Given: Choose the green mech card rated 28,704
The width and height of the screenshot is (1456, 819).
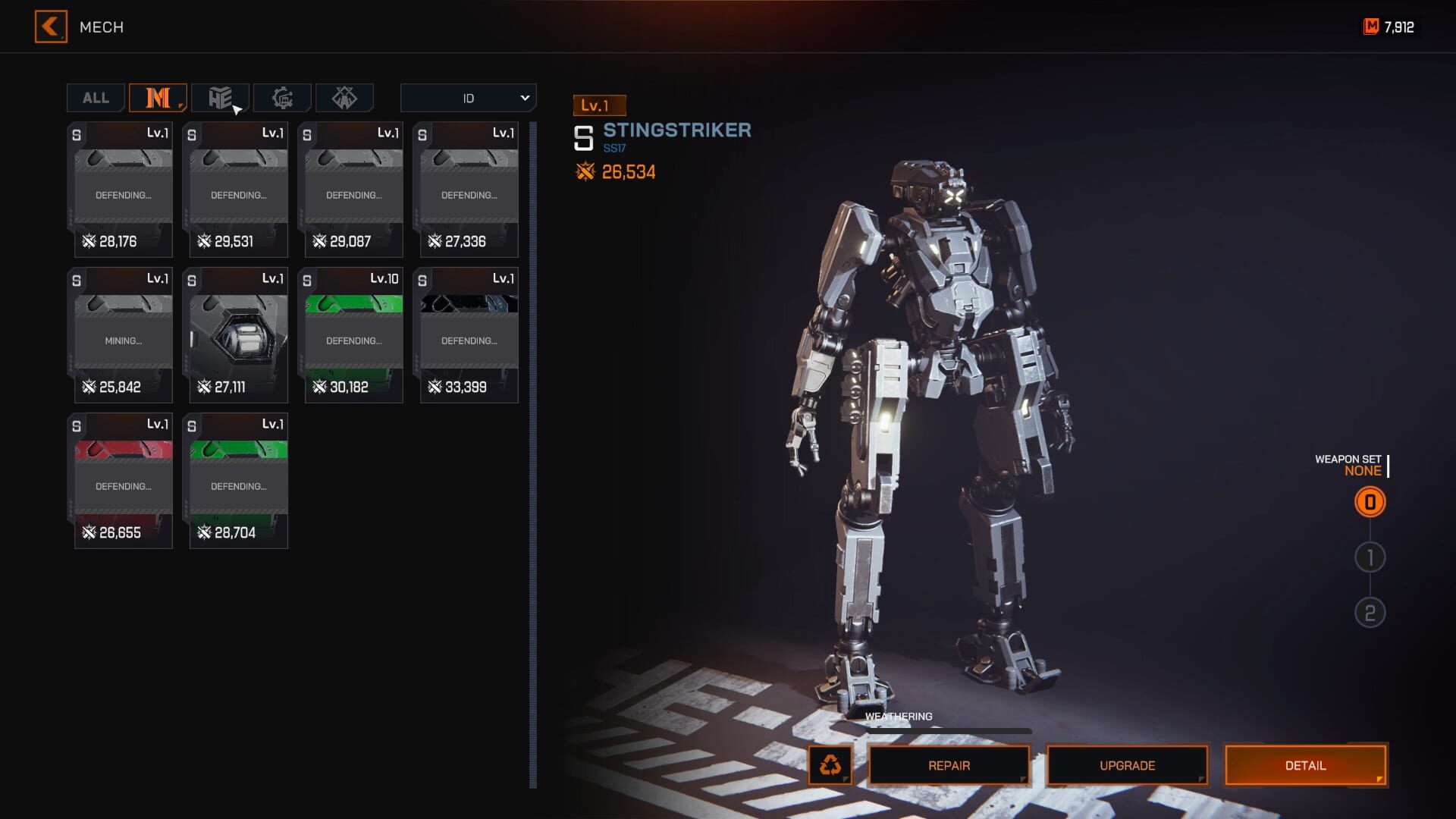Looking at the screenshot, I should coord(238,481).
